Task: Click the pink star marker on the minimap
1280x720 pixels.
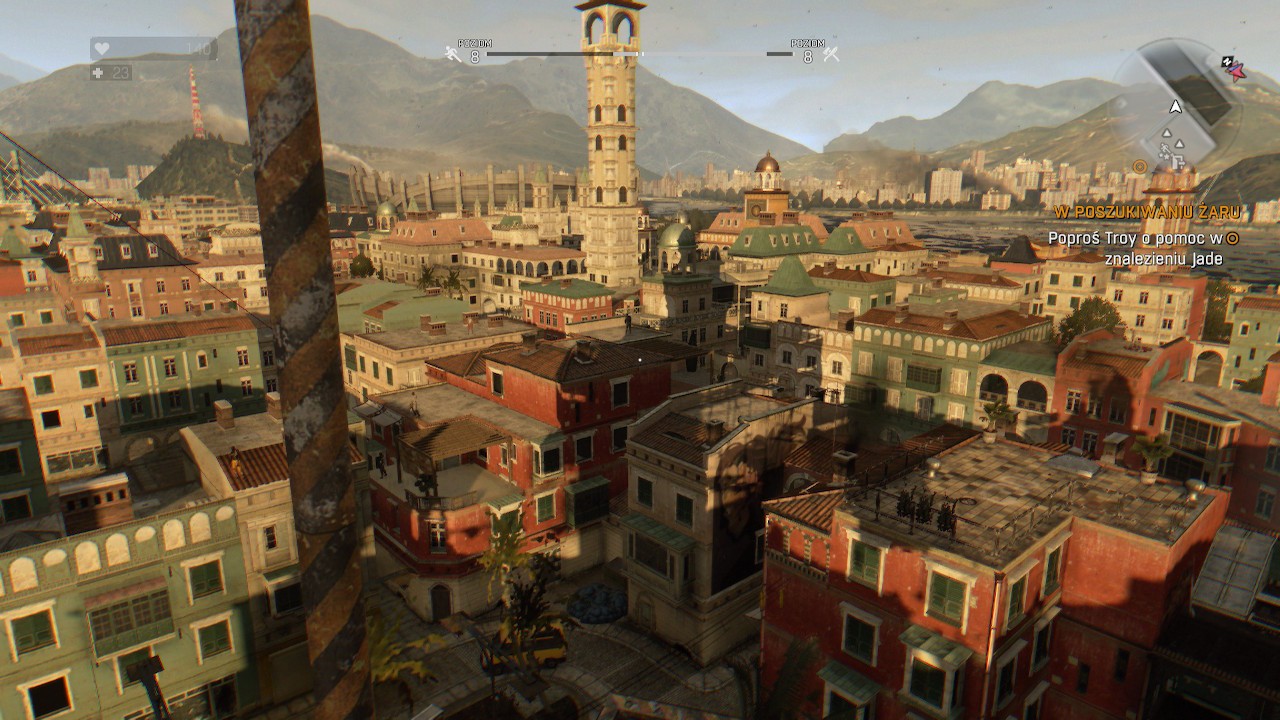Action: click(1236, 71)
